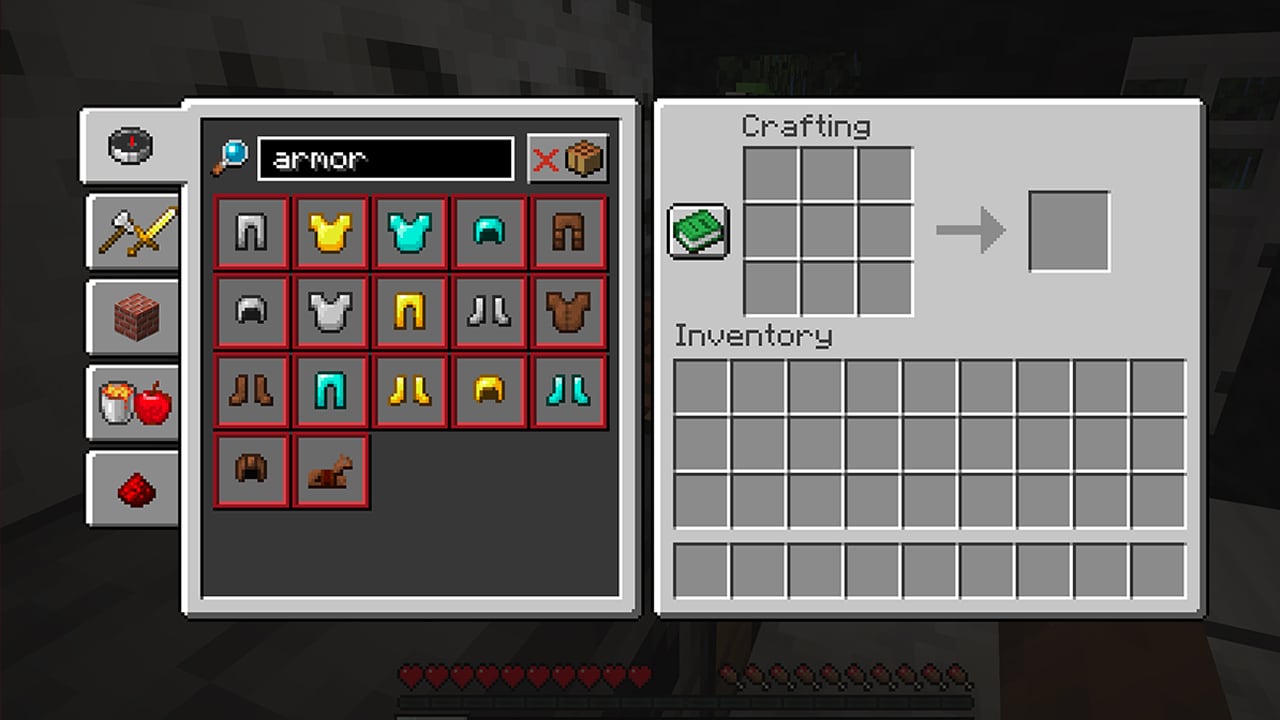The image size is (1280, 720).
Task: Click the armor search text field
Action: point(385,159)
